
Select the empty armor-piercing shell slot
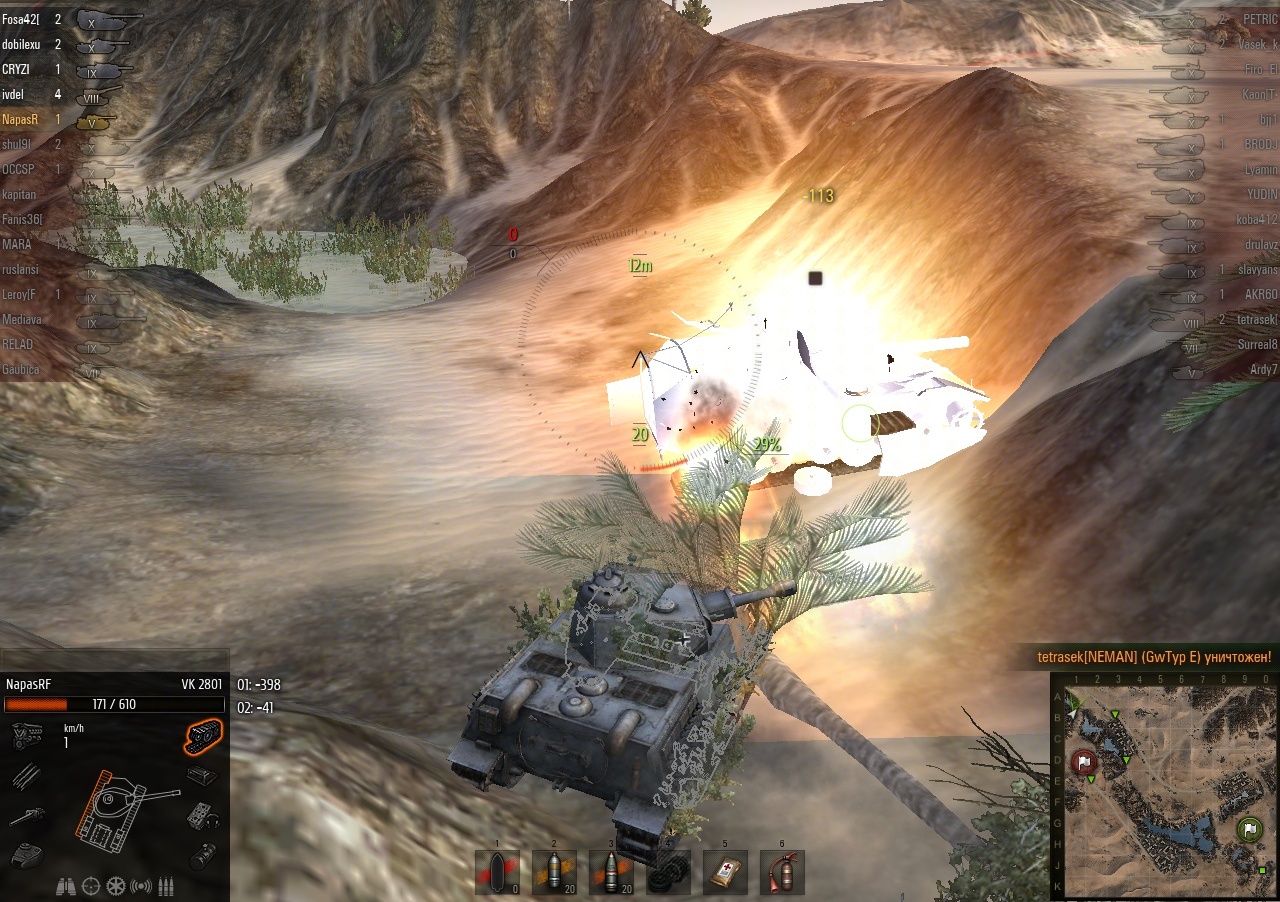pos(498,872)
